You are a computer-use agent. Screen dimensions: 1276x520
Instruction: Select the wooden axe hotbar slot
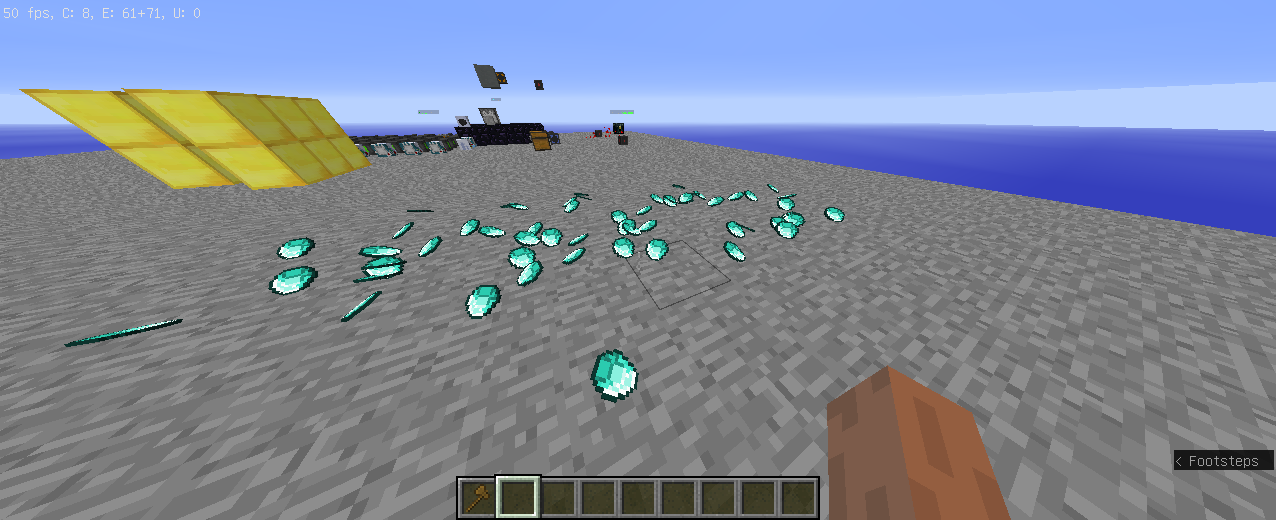coord(477,498)
